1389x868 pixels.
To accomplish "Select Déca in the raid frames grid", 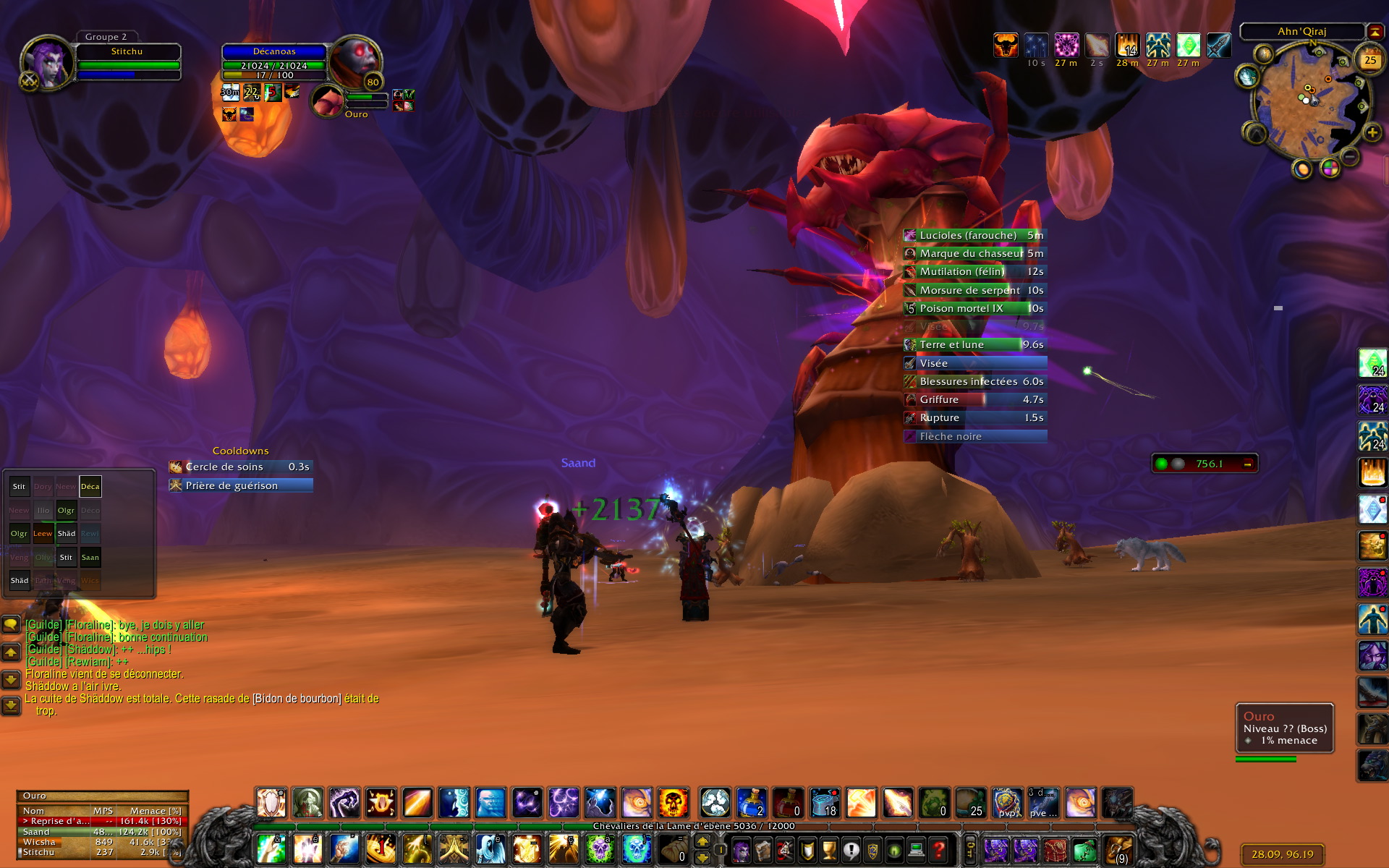I will 90,487.
